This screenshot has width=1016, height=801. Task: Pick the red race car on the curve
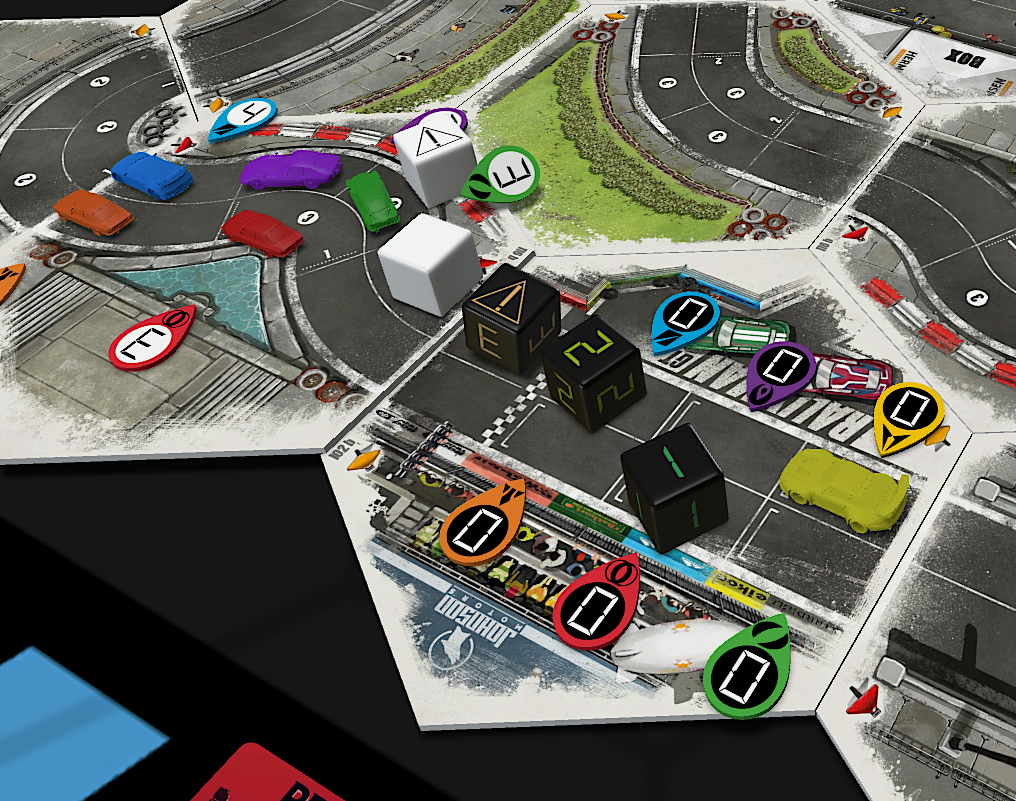coord(262,232)
